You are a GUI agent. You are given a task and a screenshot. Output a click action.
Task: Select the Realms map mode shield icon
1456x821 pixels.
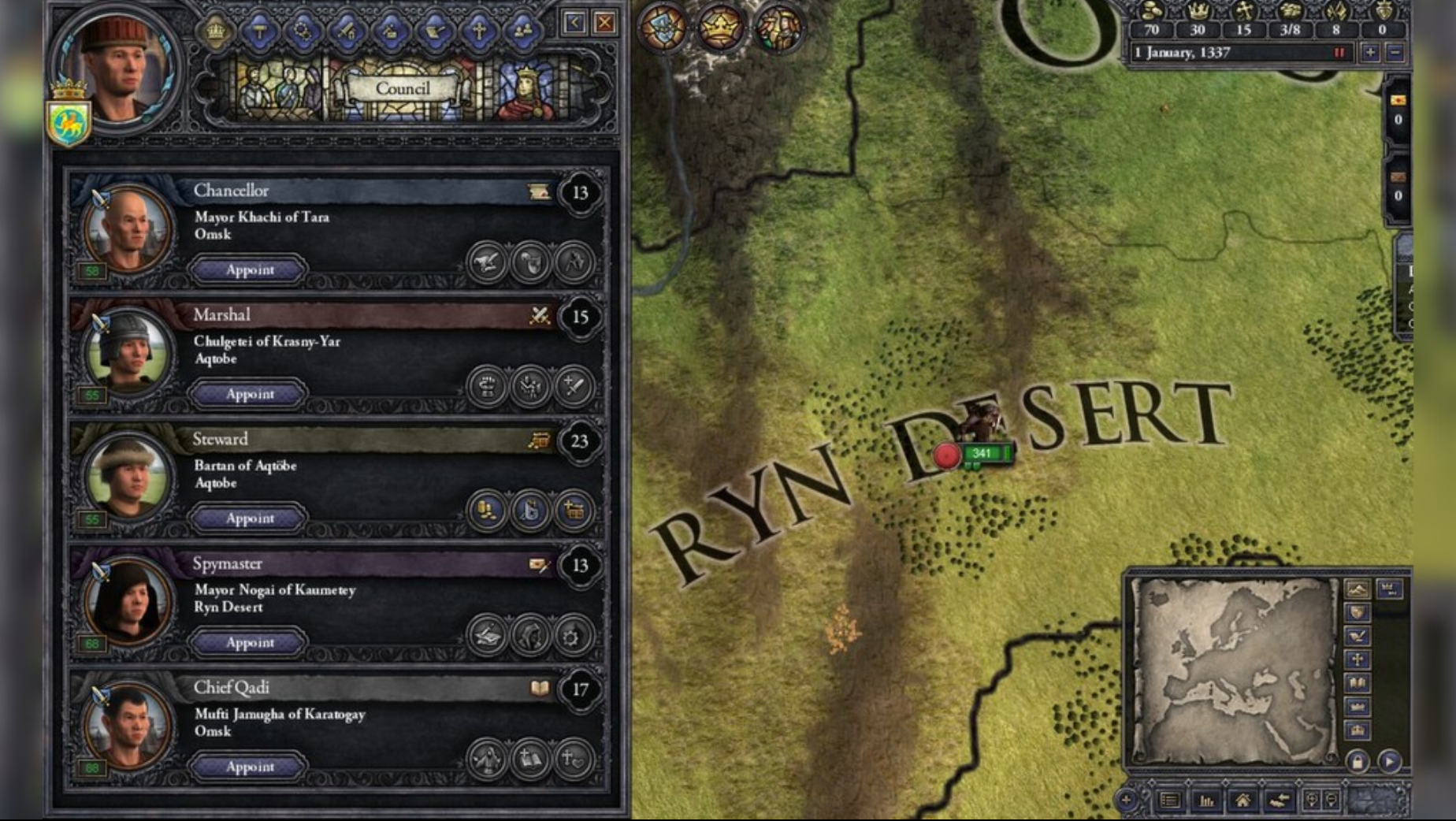coord(1358,611)
